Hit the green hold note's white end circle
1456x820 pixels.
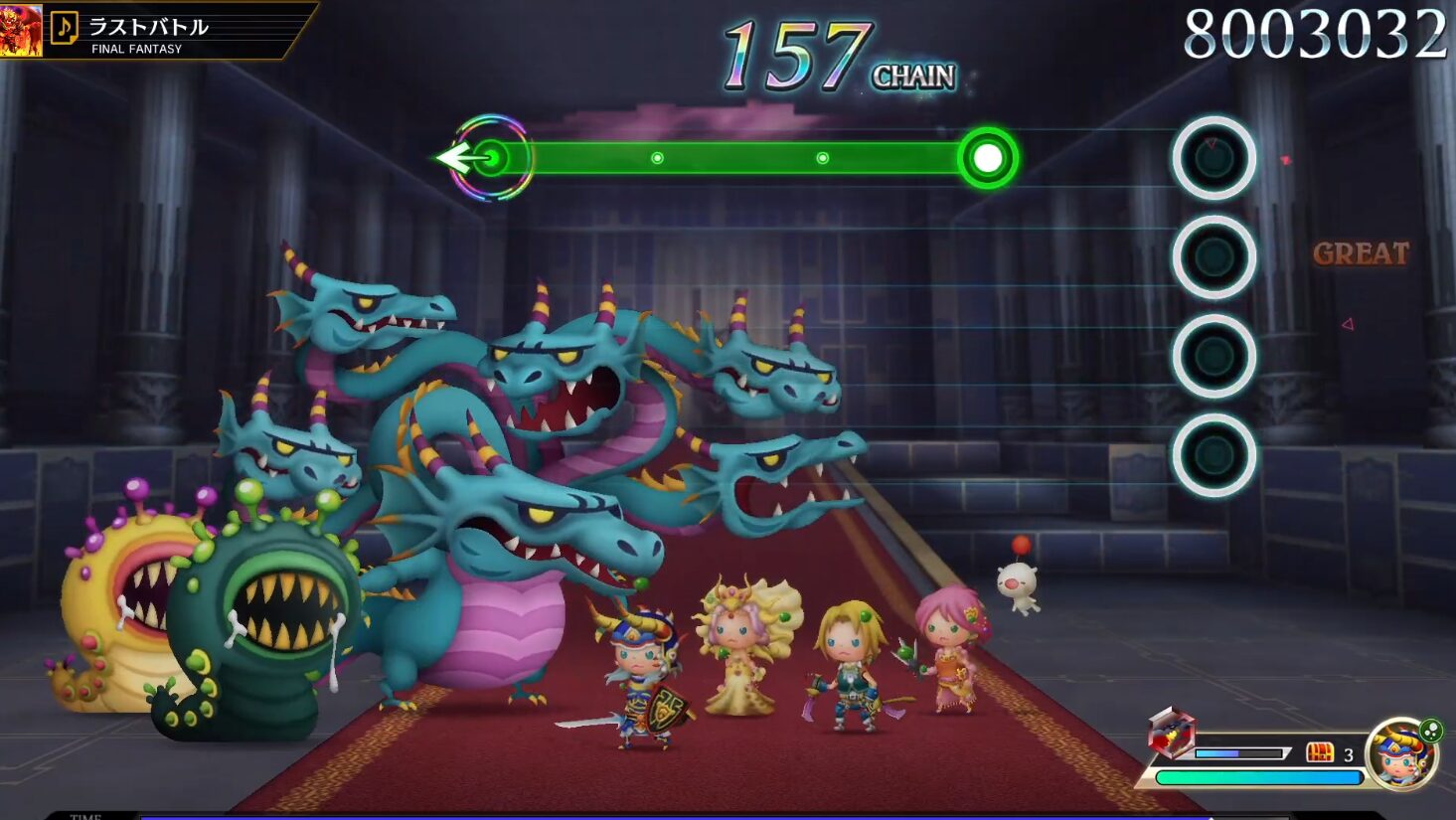click(987, 158)
